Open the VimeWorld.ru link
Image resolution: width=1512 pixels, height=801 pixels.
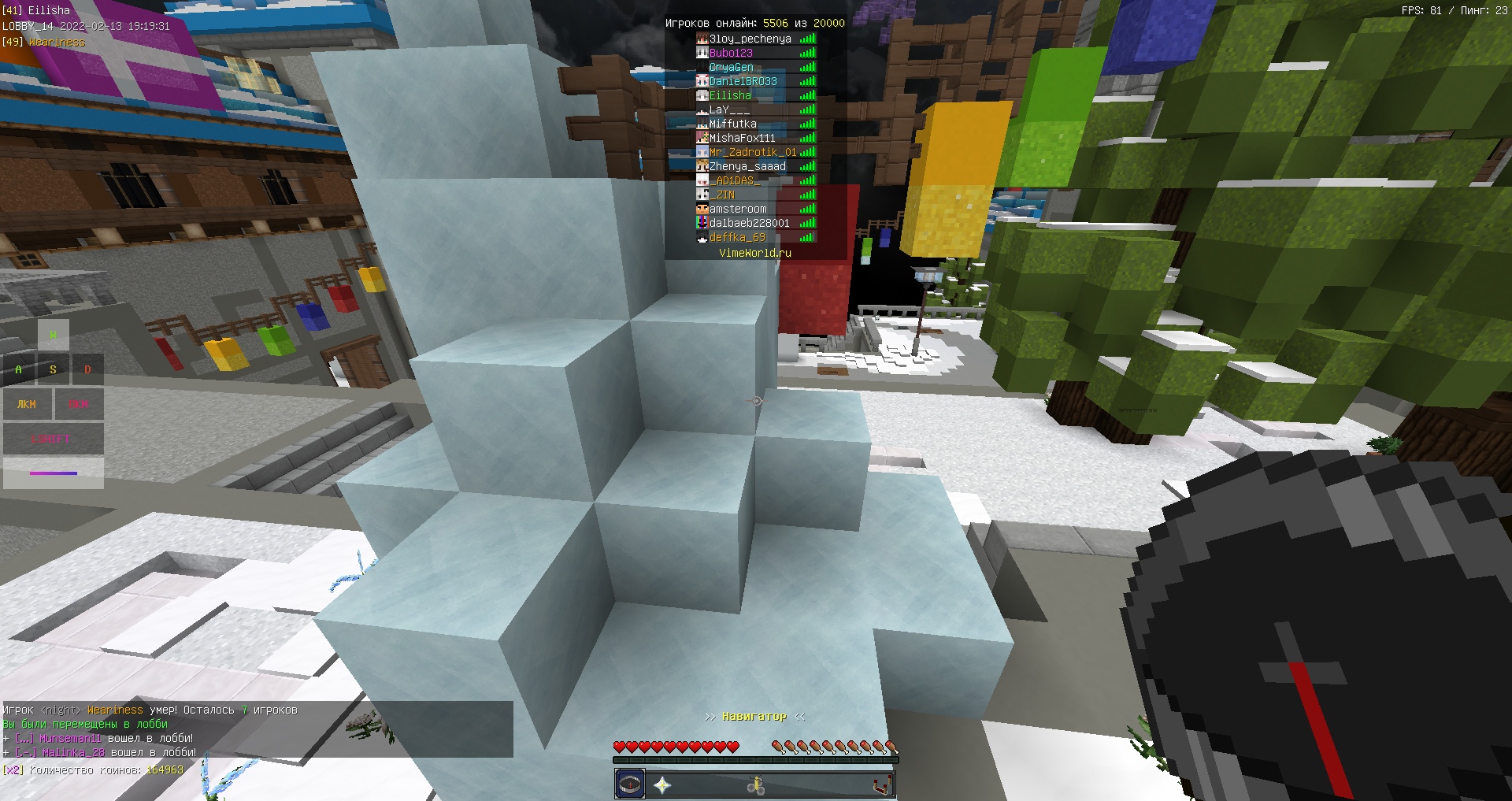coord(754,254)
